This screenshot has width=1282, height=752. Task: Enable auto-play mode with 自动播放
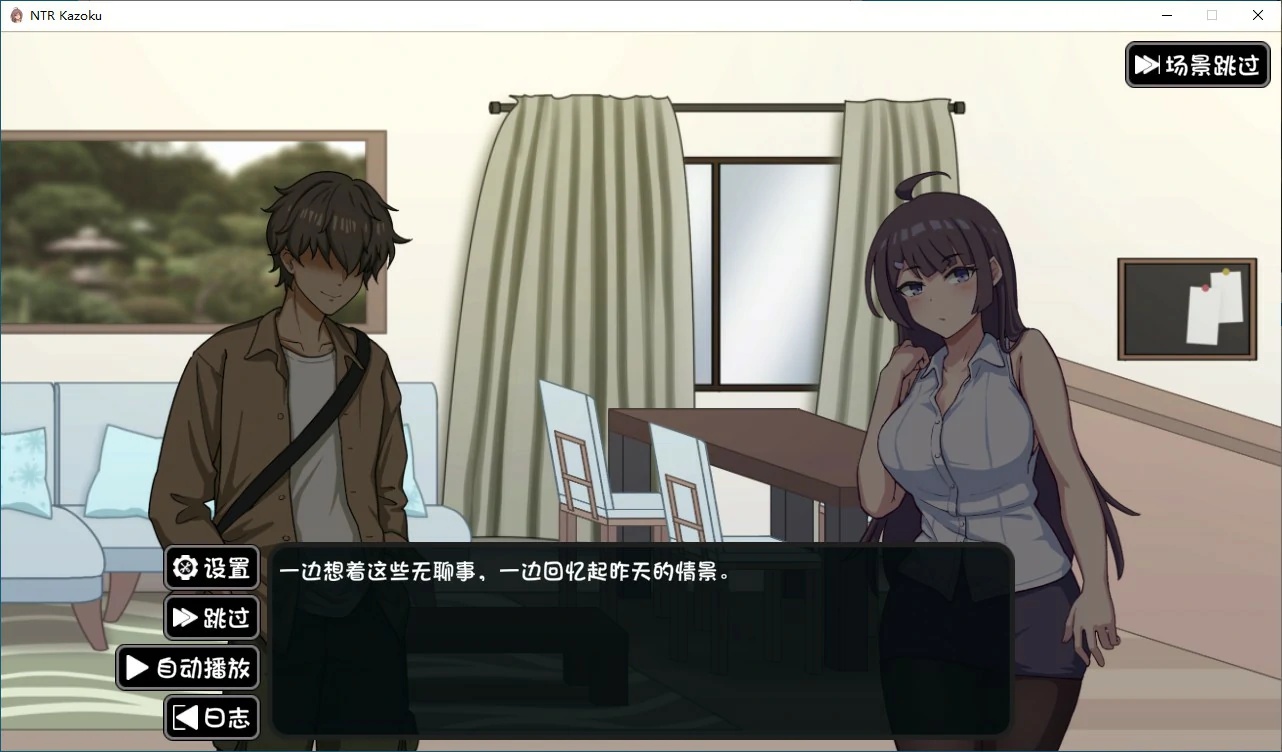click(x=186, y=667)
